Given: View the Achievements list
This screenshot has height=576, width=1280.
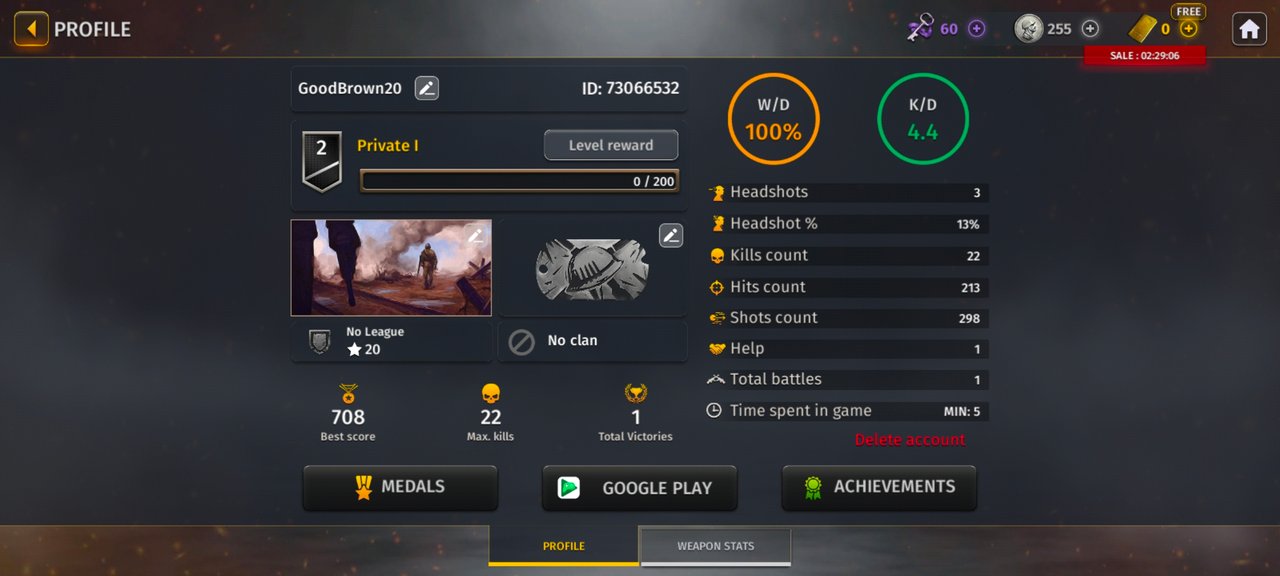Looking at the screenshot, I should 879,487.
